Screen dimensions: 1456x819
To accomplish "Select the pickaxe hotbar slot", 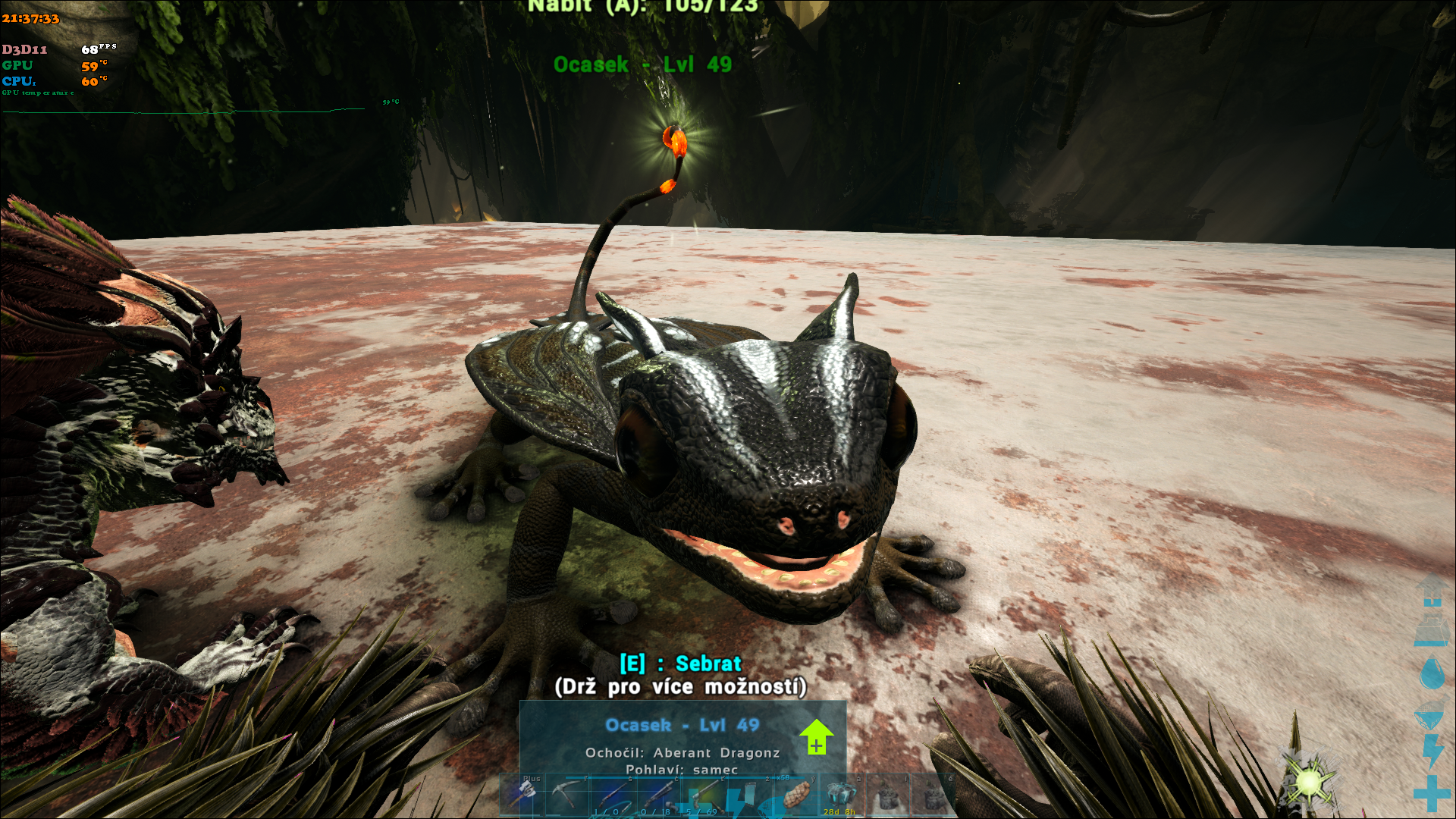I will (566, 795).
